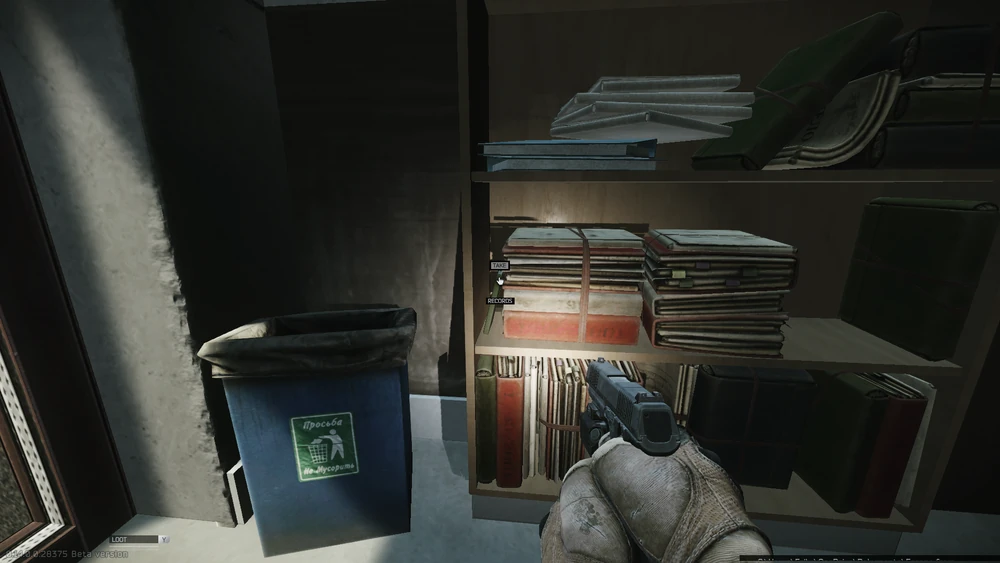Select the TAKE action for the records
The width and height of the screenshot is (1000, 563).
[x=499, y=266]
